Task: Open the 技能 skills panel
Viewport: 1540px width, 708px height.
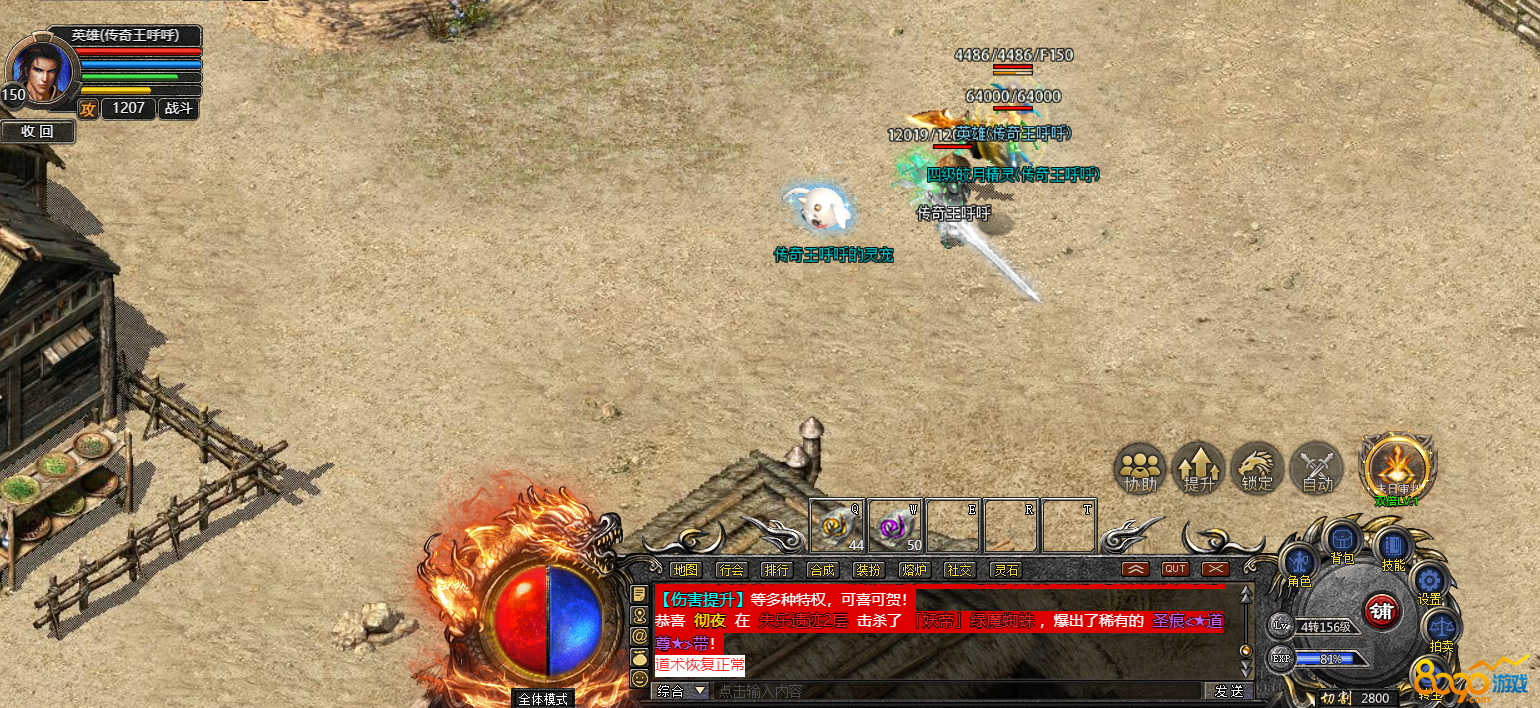Action: (x=1392, y=548)
